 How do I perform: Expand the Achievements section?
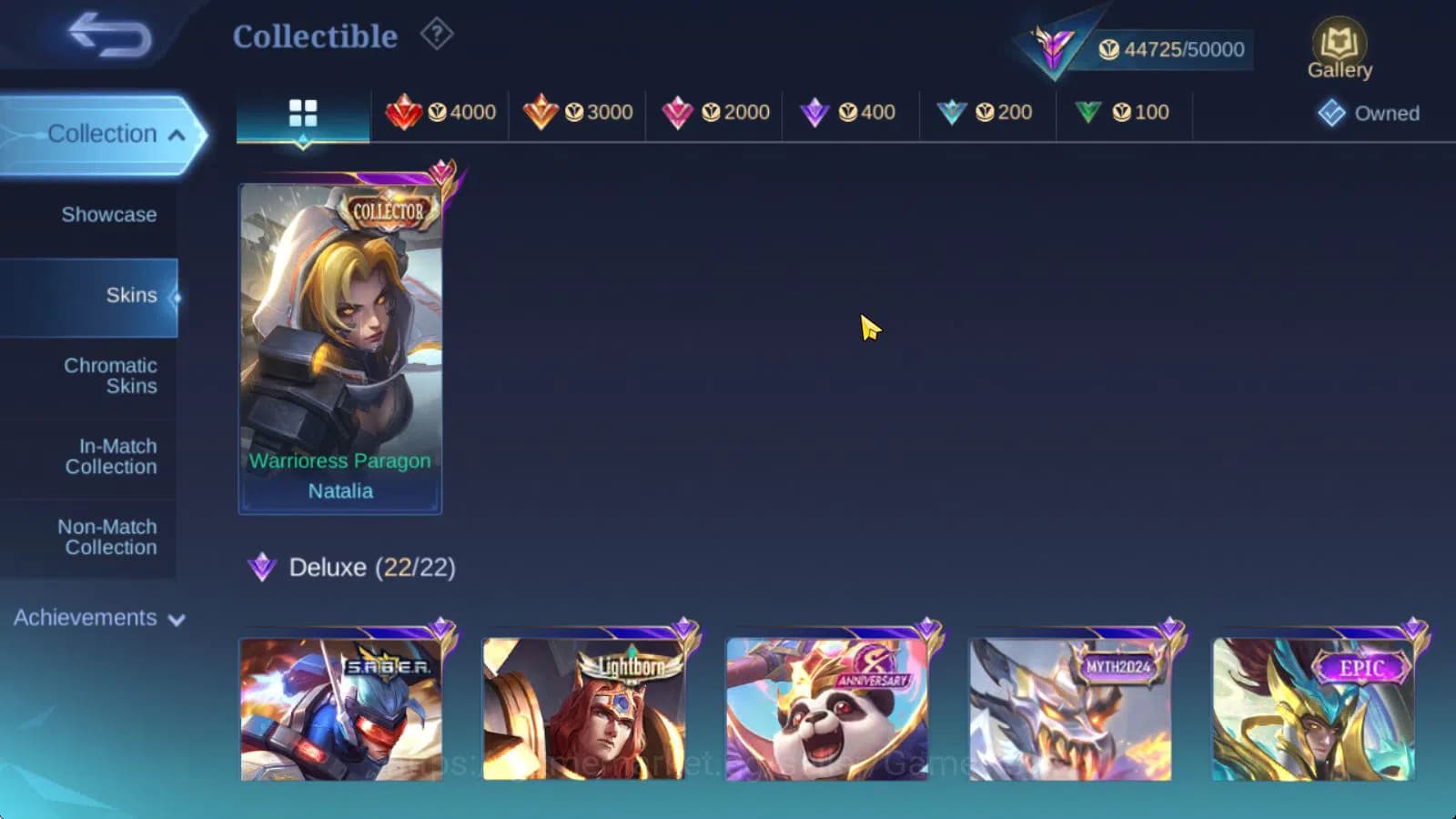(x=97, y=618)
